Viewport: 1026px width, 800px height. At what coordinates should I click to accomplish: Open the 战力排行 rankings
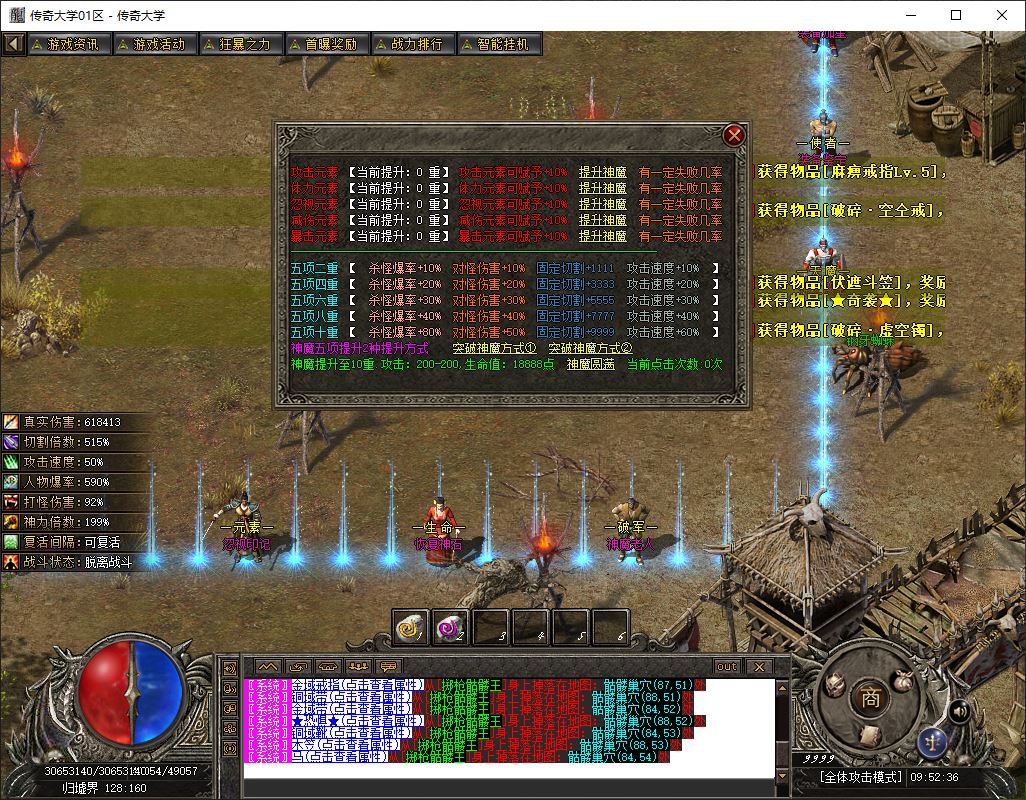[410, 44]
